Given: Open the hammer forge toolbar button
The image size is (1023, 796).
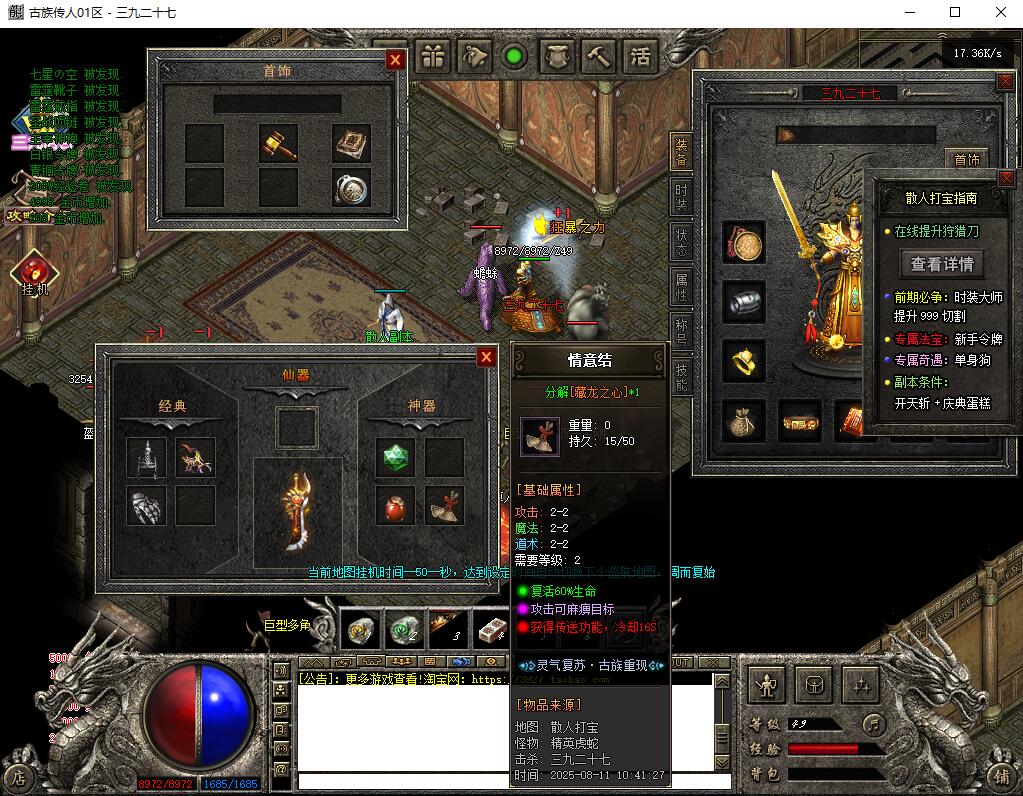Looking at the screenshot, I should click(599, 56).
